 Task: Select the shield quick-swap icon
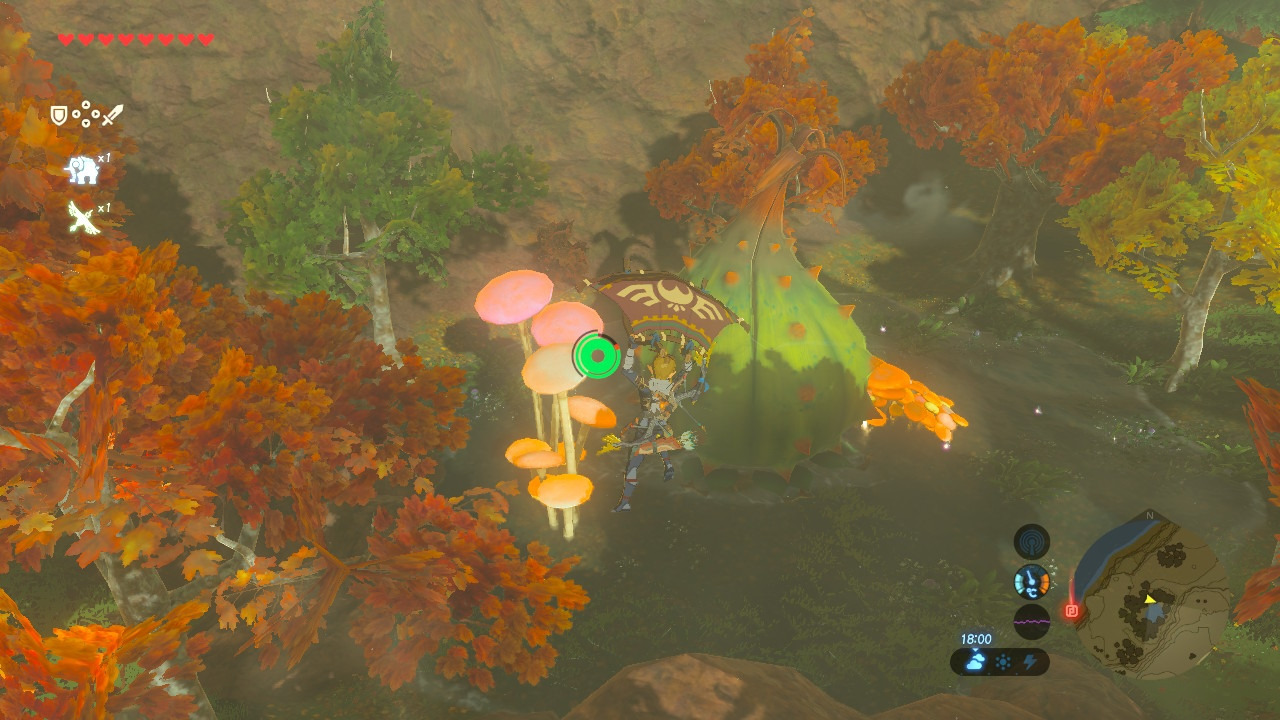click(x=59, y=116)
